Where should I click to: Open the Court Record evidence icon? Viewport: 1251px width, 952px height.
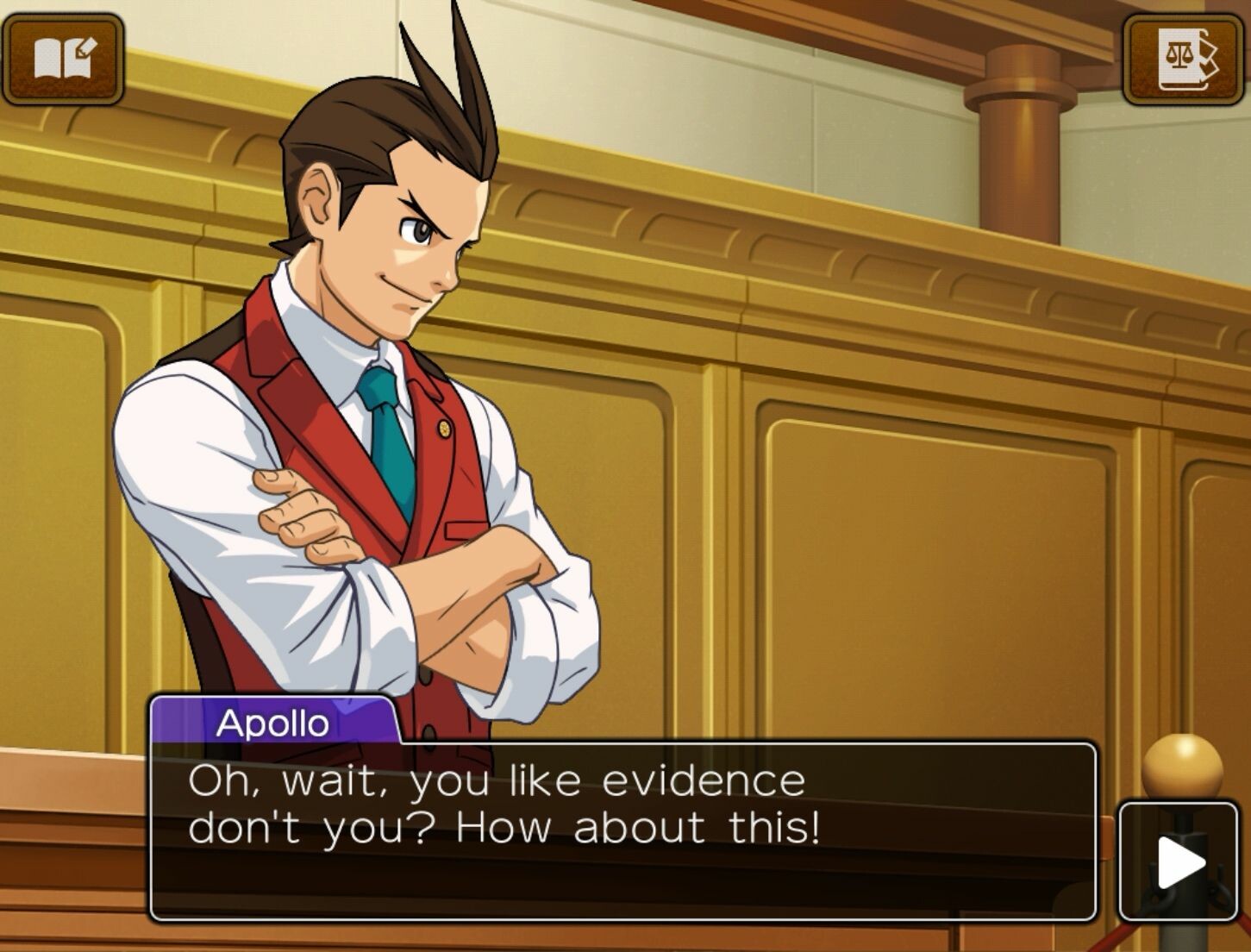pos(1185,59)
